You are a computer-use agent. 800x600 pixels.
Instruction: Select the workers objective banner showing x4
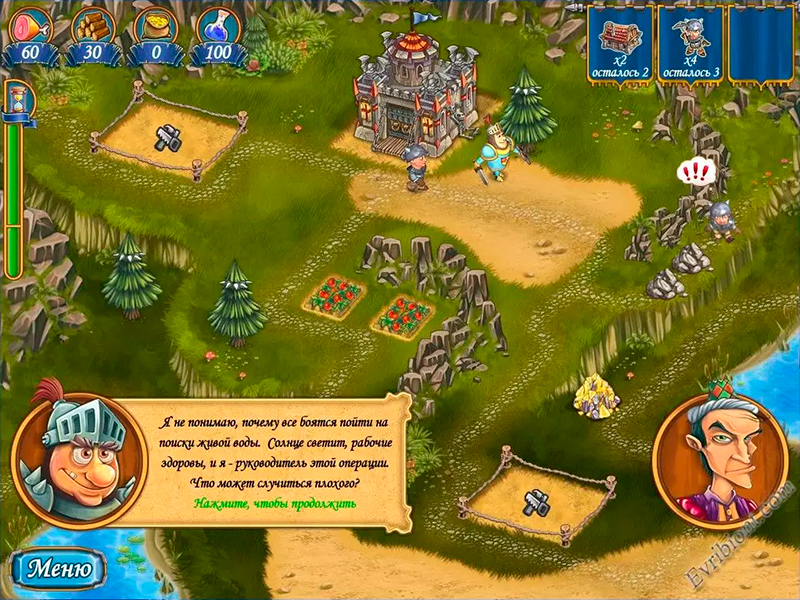691,43
